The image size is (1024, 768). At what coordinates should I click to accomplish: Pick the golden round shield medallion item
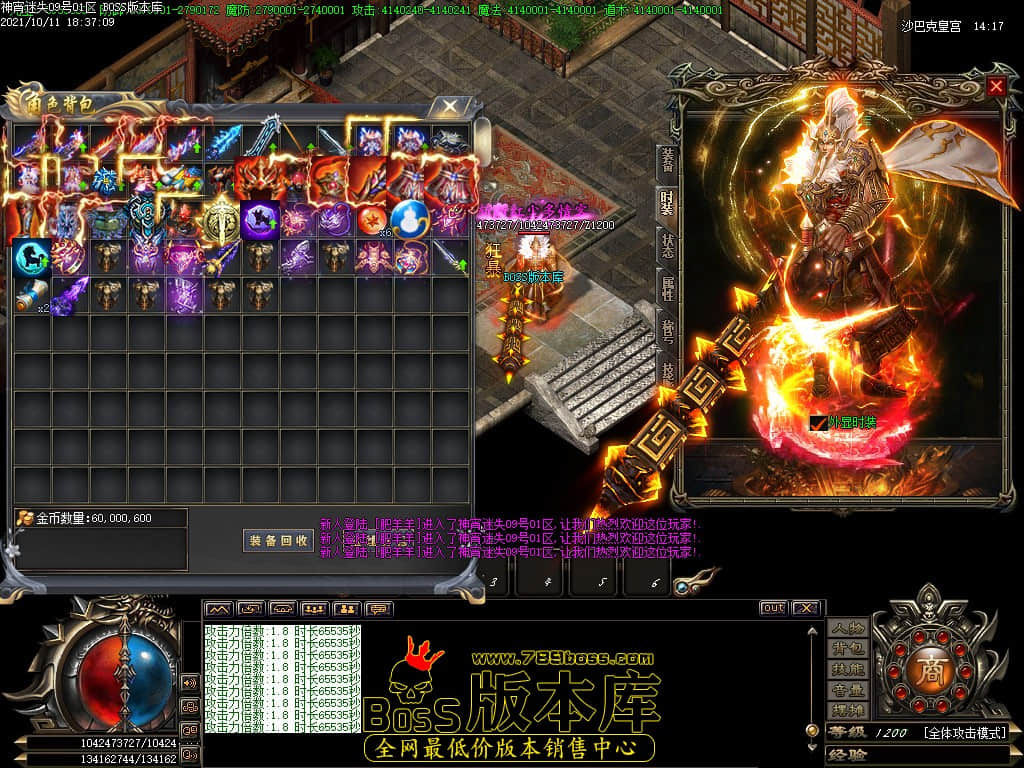[x=220, y=219]
